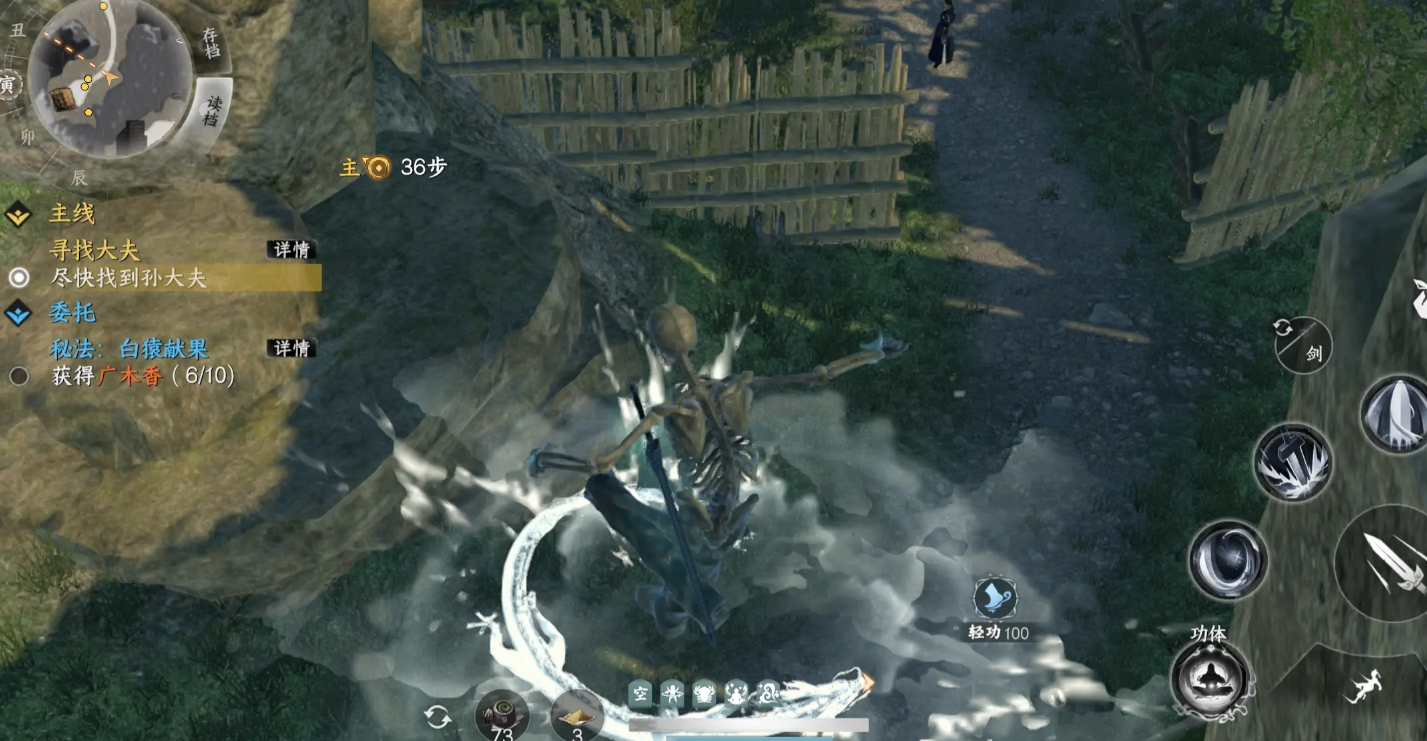
Task: Activate the swirling vortex skill
Action: (1228, 560)
